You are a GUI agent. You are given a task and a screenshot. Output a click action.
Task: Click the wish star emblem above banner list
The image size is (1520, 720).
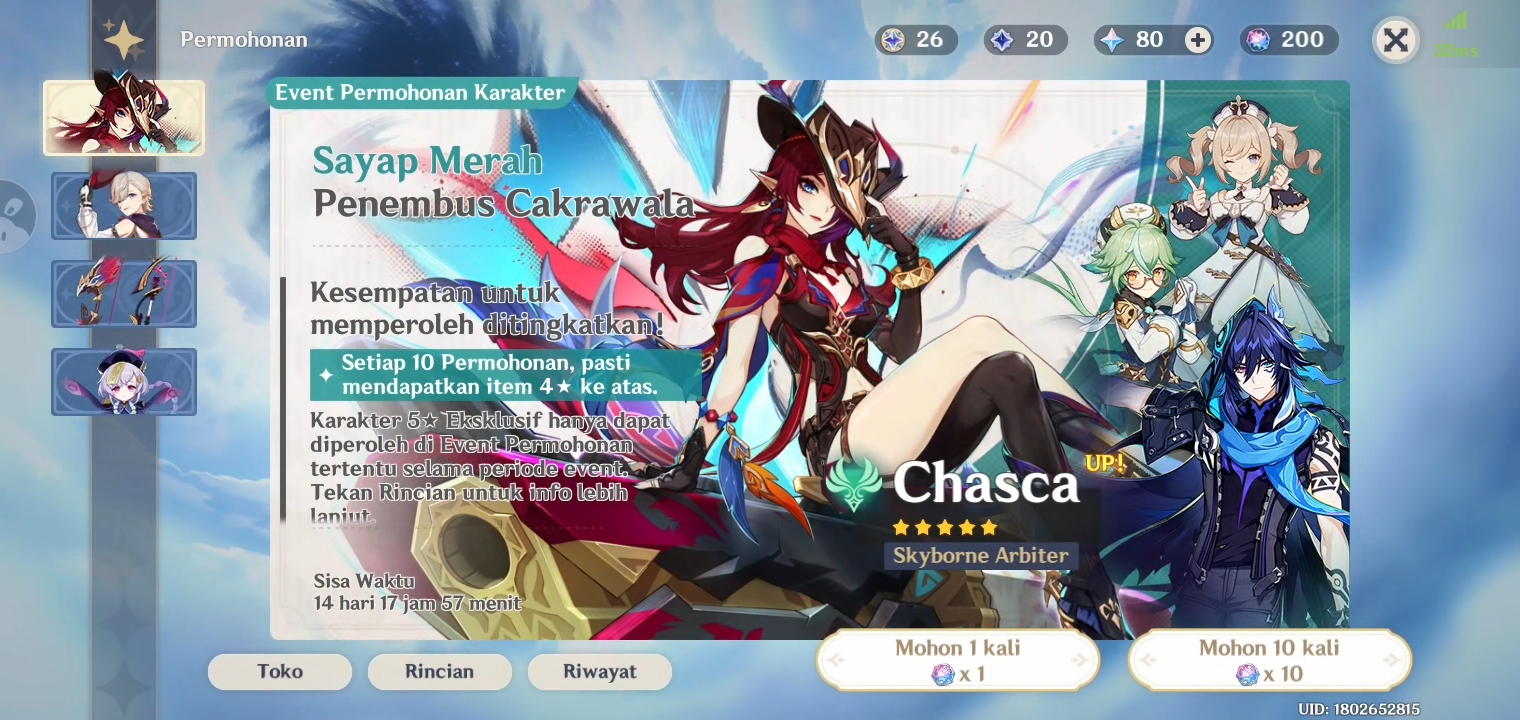coord(124,37)
